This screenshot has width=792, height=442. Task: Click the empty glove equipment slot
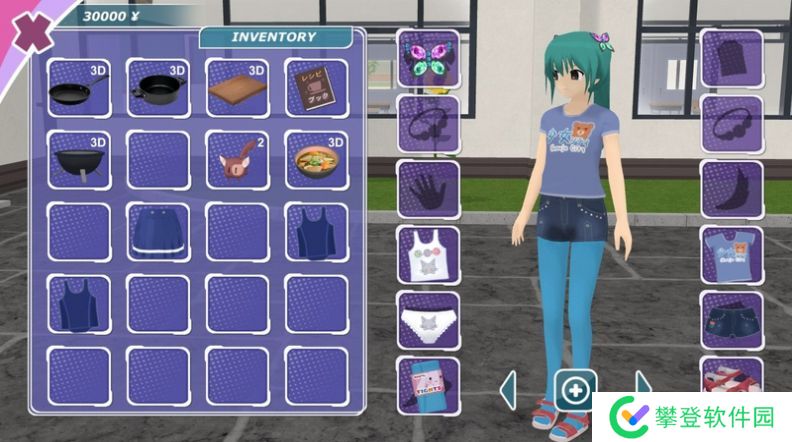point(428,189)
